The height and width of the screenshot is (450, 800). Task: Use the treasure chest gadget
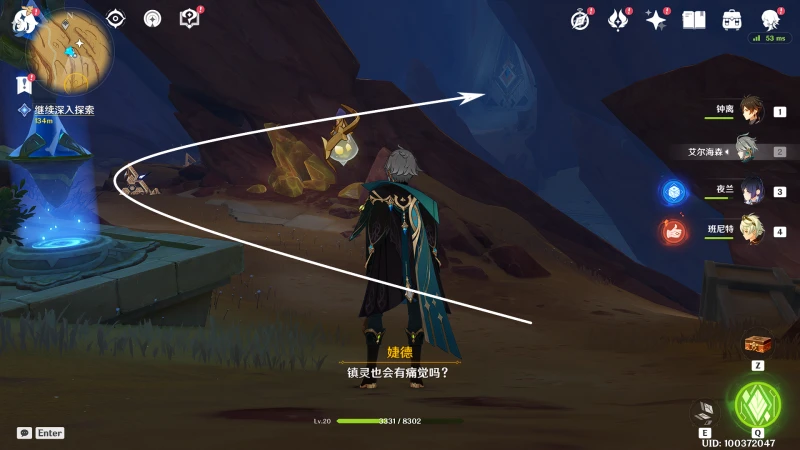(758, 344)
